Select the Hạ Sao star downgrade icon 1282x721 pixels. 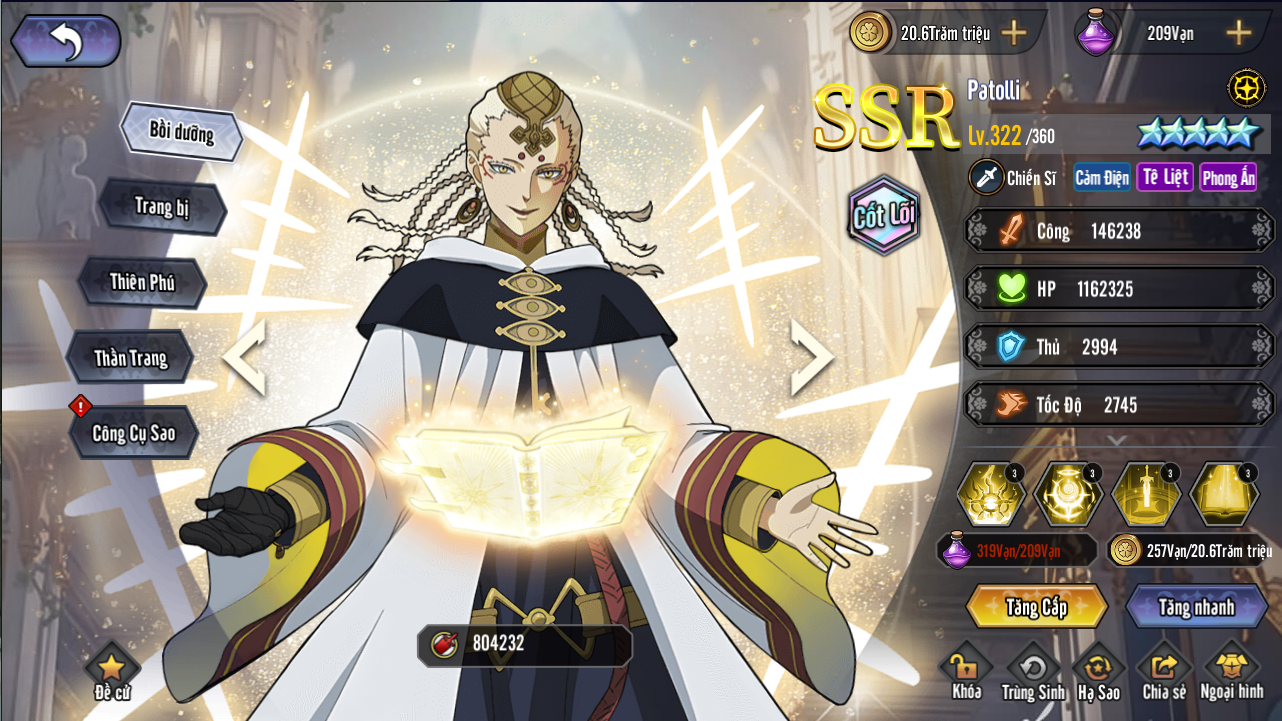(x=1099, y=672)
